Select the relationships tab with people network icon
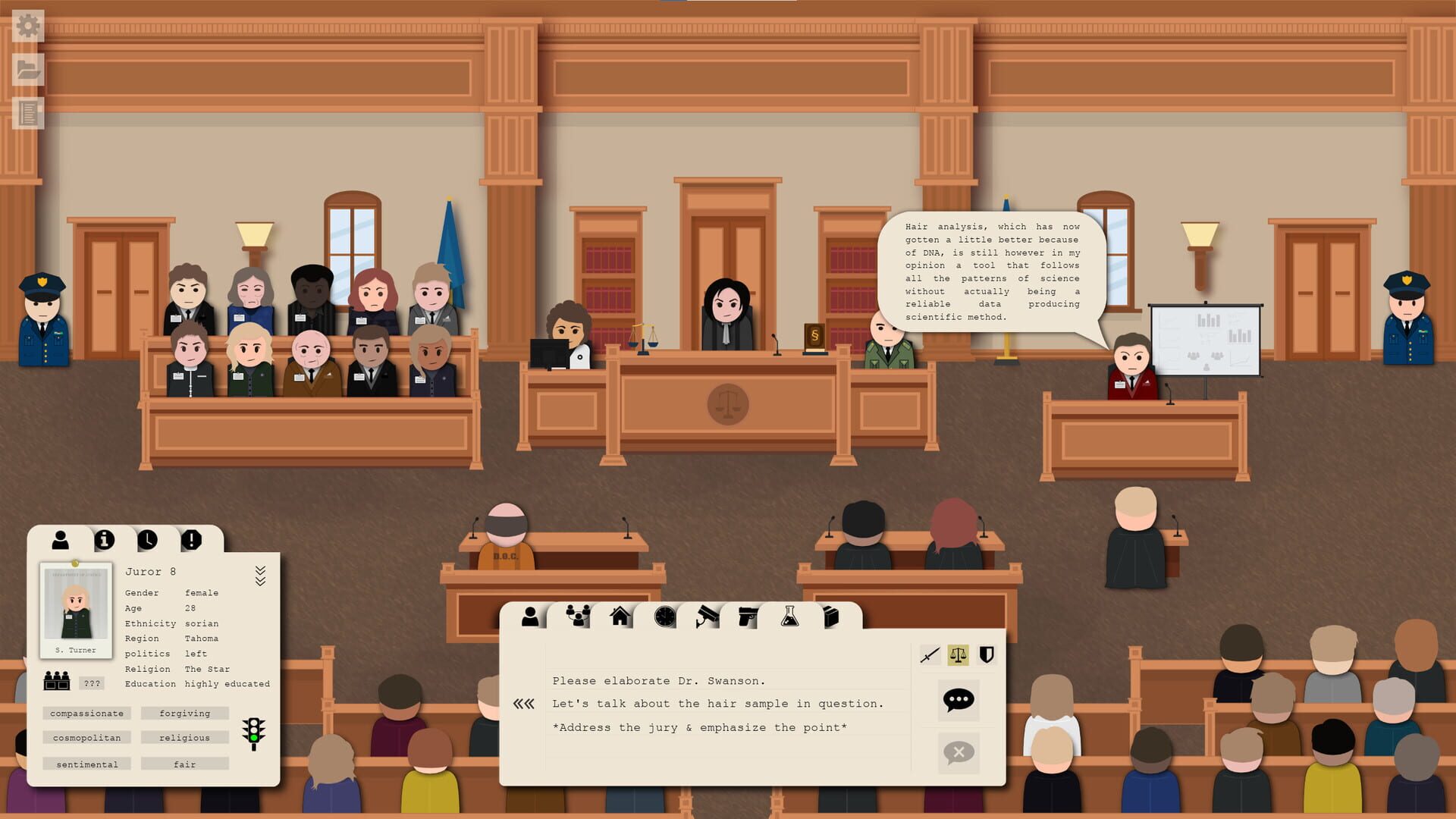Screen dimensions: 1456x819 (x=578, y=617)
